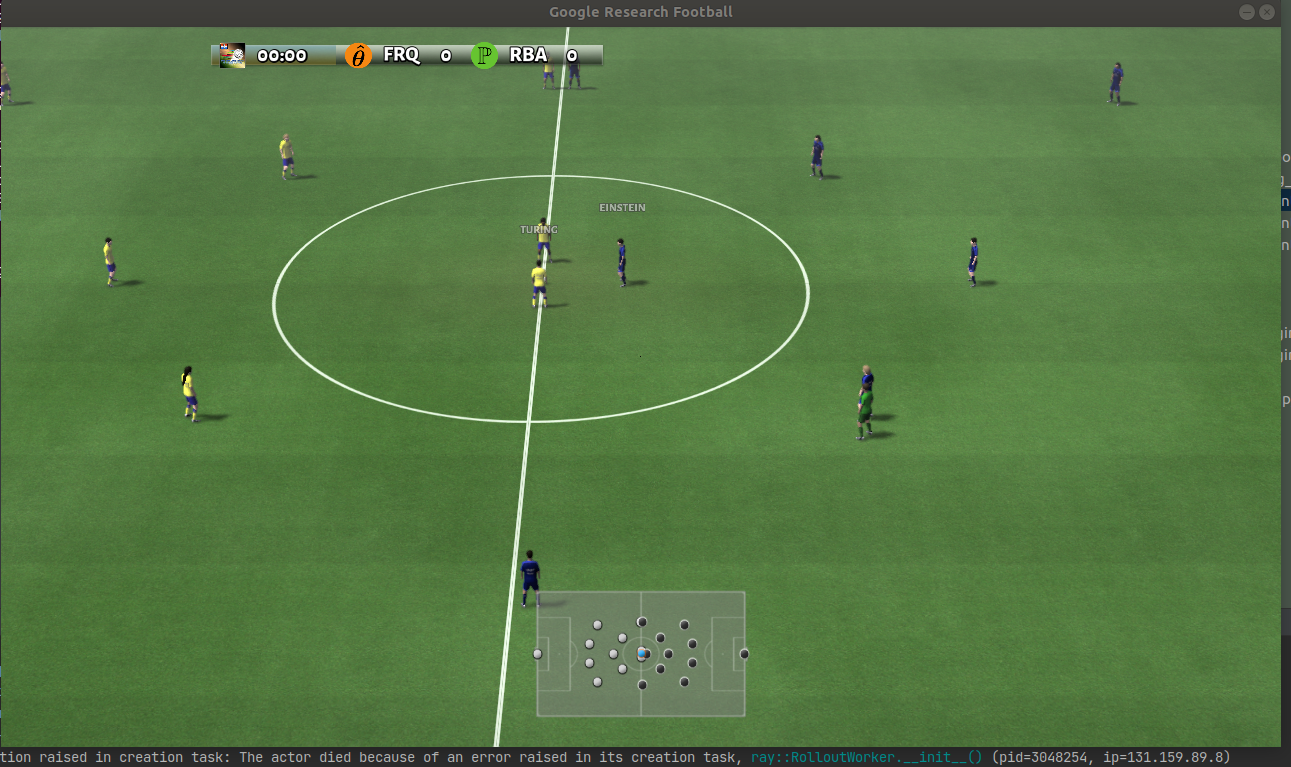Expand the match clock showing 00:00
This screenshot has height=767, width=1291.
[282, 56]
